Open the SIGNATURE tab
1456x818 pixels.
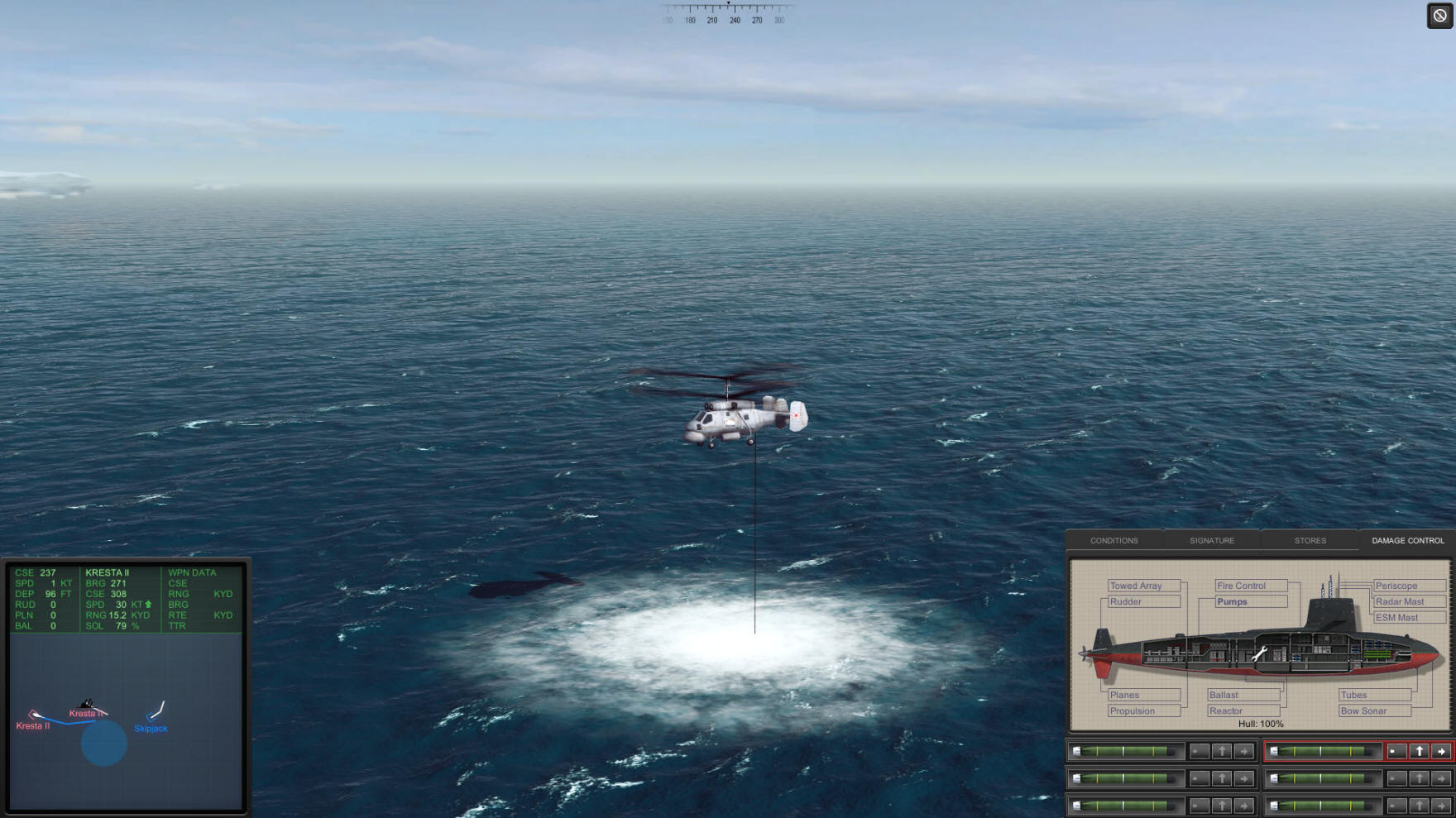point(1211,540)
